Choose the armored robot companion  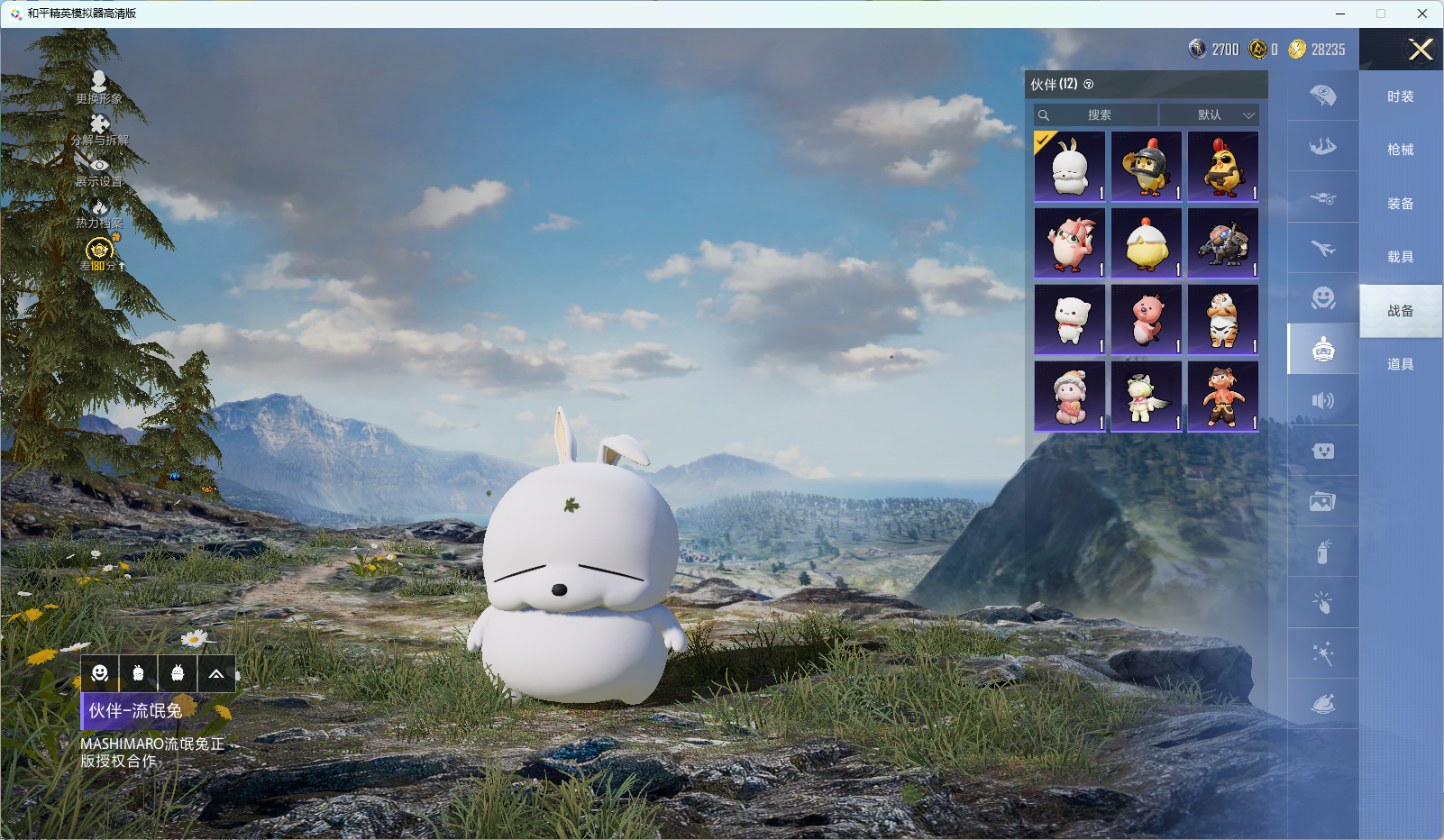point(1223,243)
